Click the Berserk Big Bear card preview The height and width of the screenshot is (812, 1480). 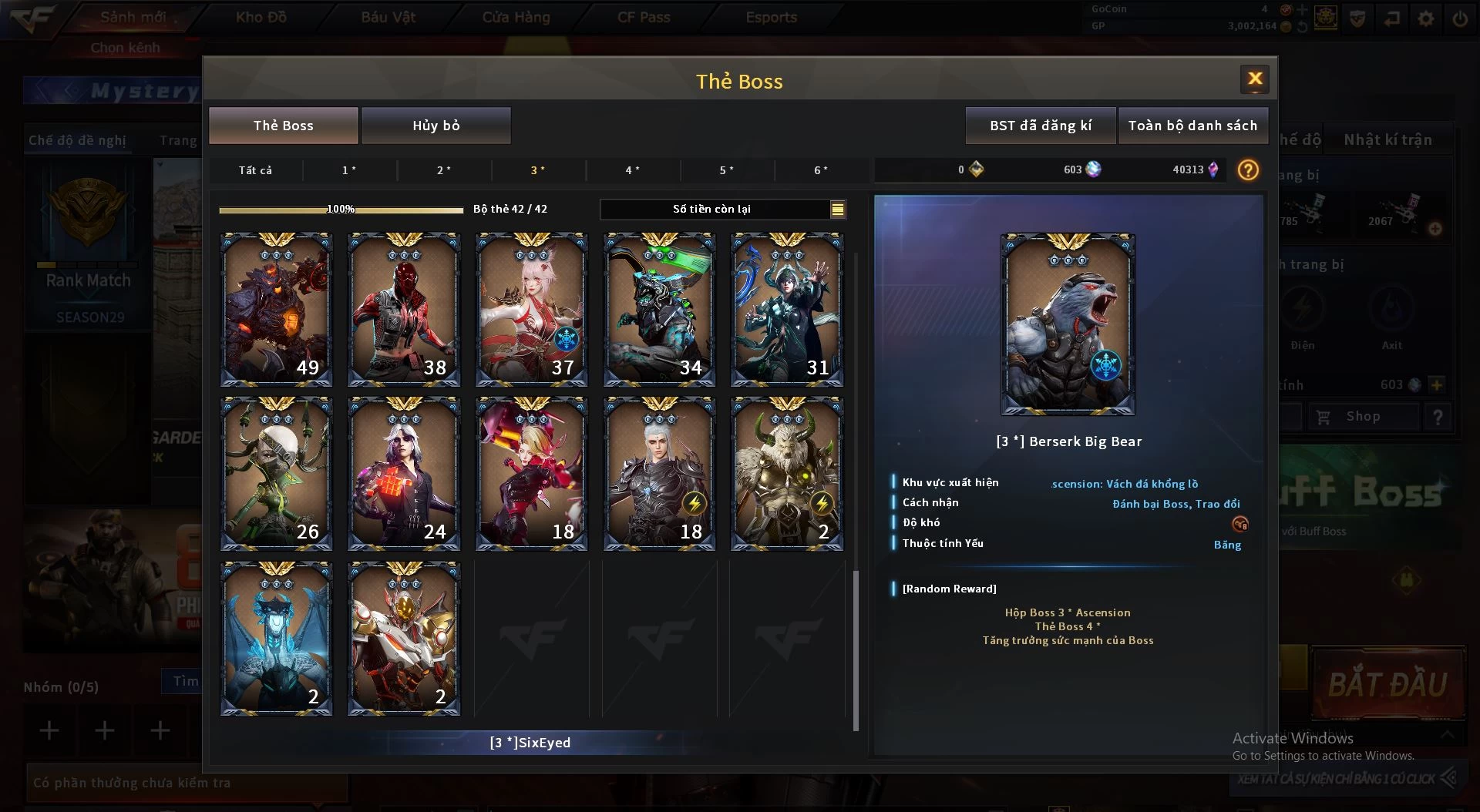point(1068,324)
